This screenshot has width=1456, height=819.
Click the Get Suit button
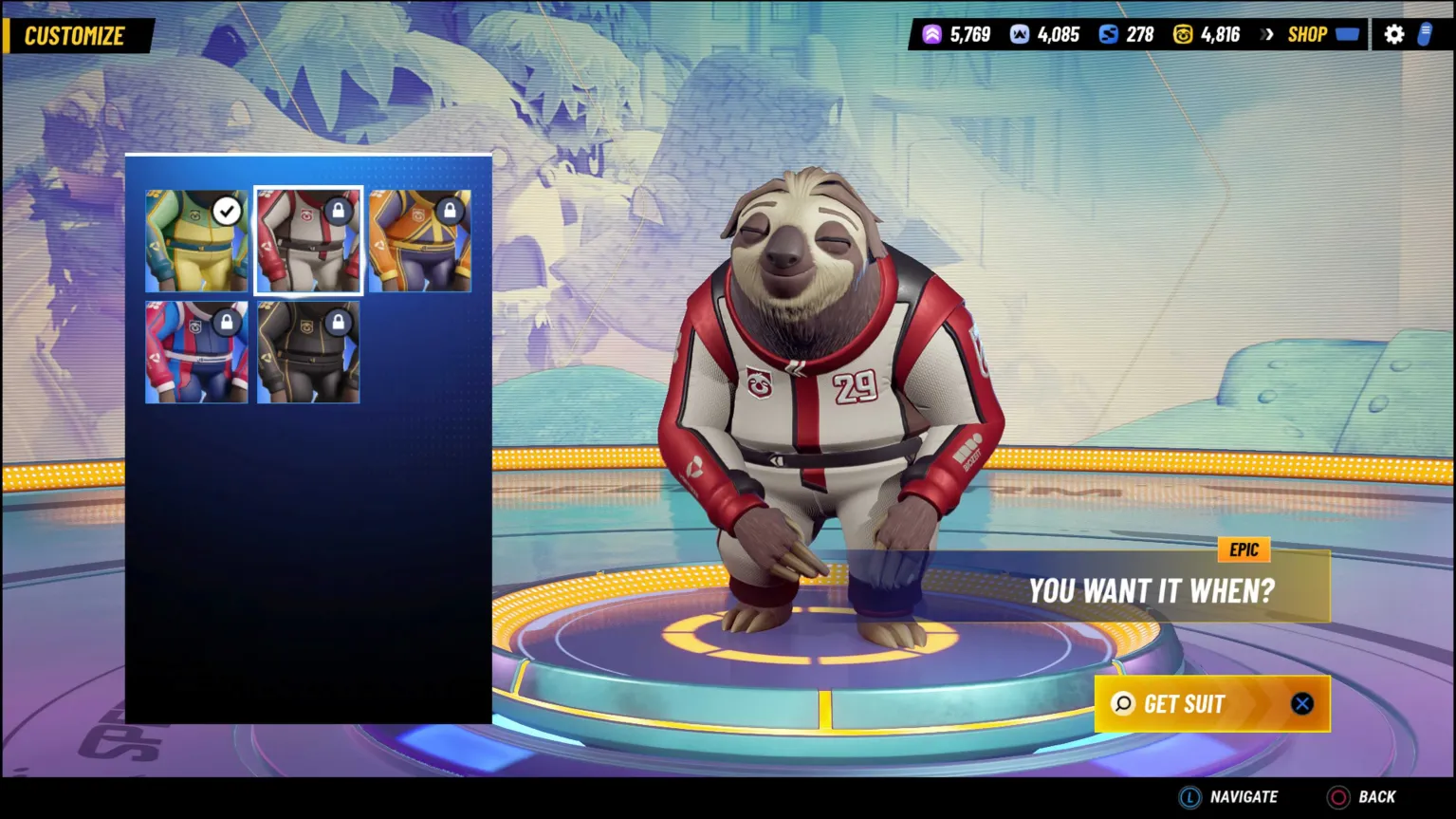coord(1211,704)
